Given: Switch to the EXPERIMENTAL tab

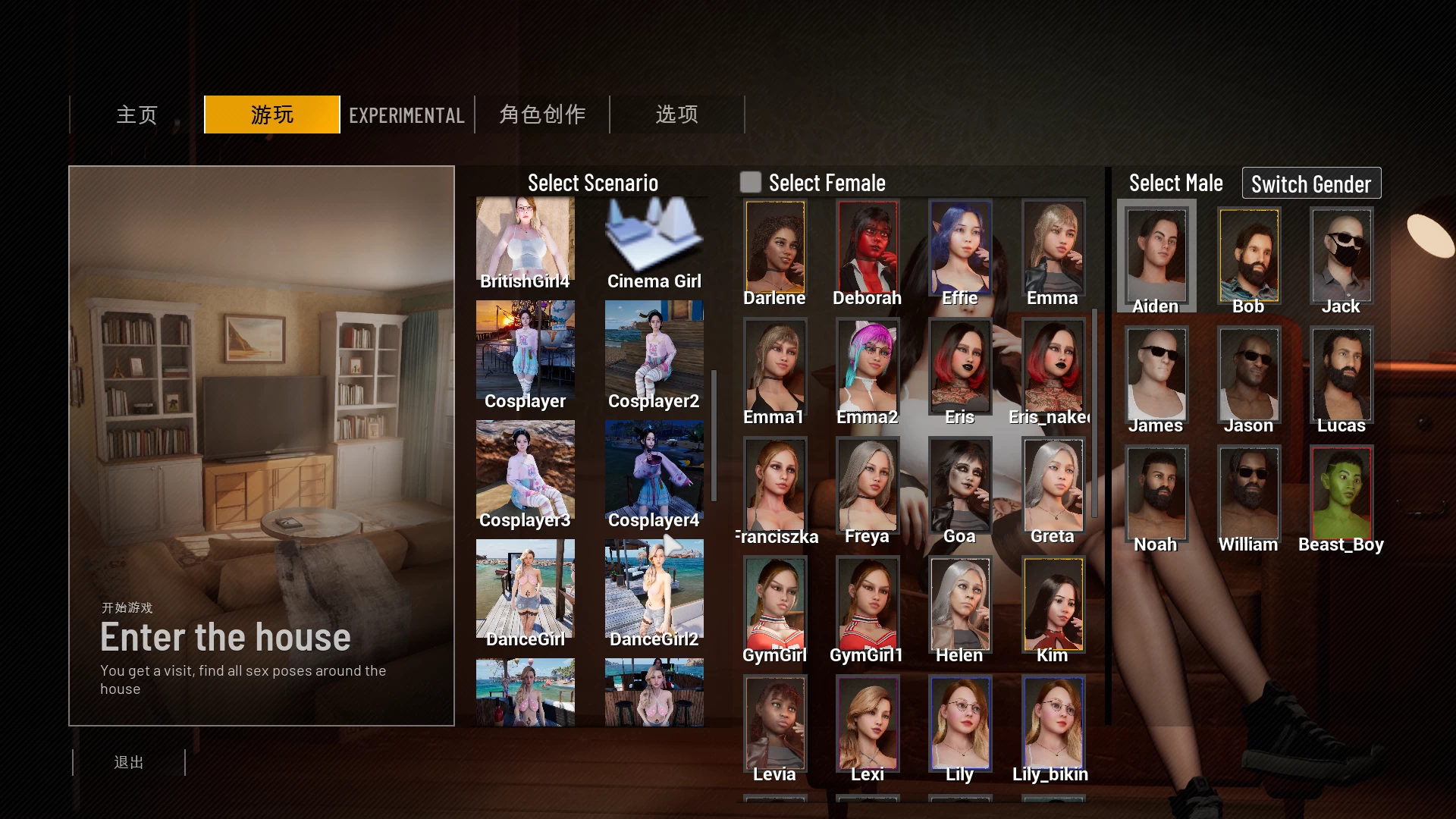Looking at the screenshot, I should click(406, 115).
